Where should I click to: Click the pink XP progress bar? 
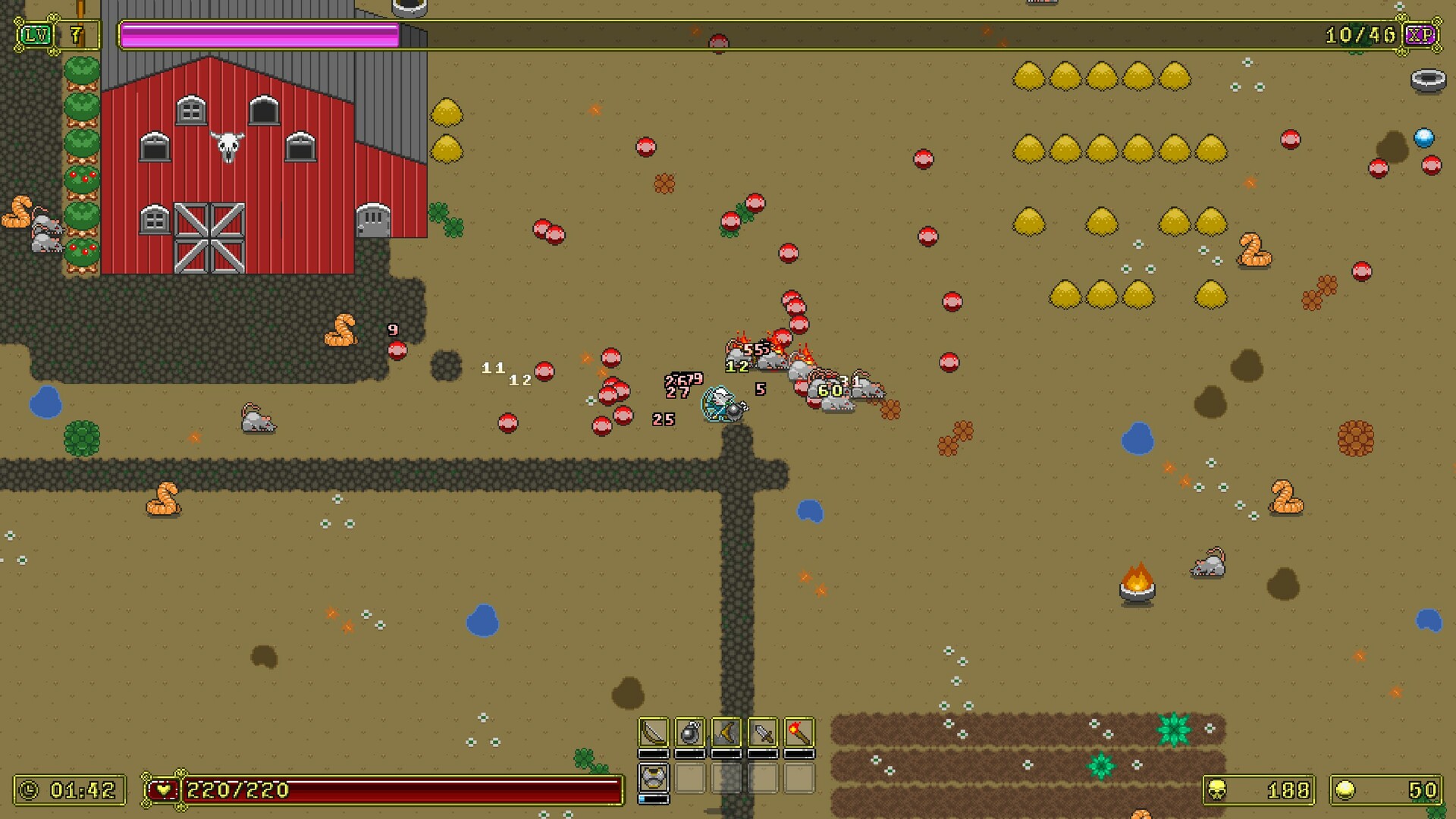(258, 33)
